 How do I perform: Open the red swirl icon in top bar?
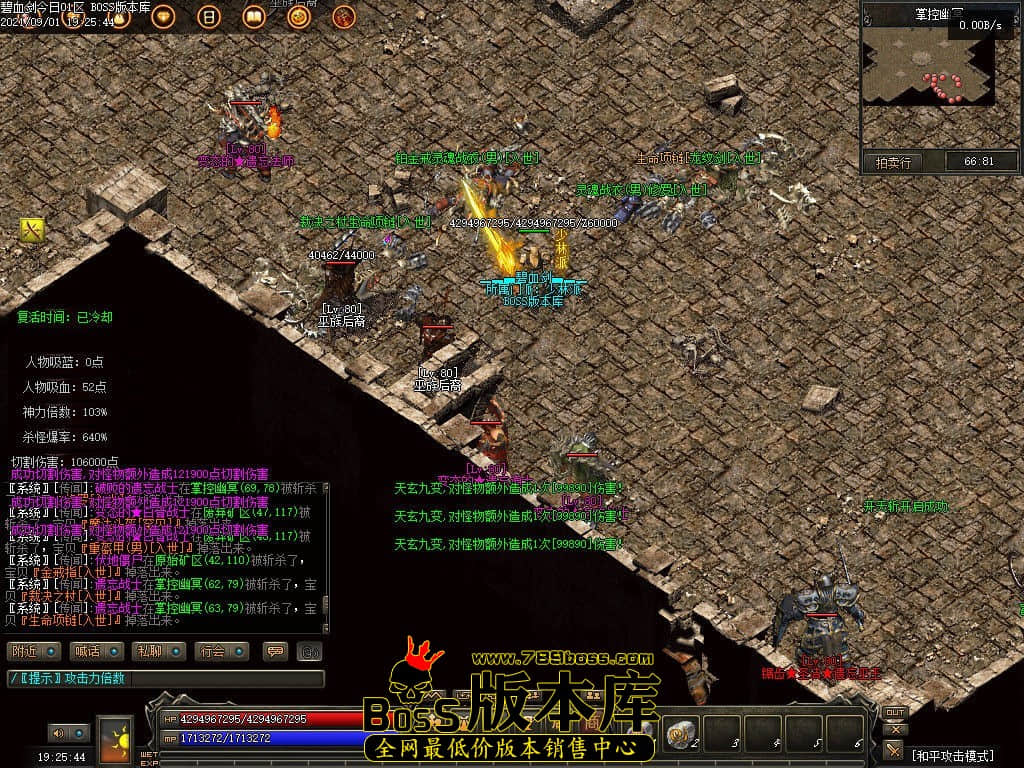(343, 17)
